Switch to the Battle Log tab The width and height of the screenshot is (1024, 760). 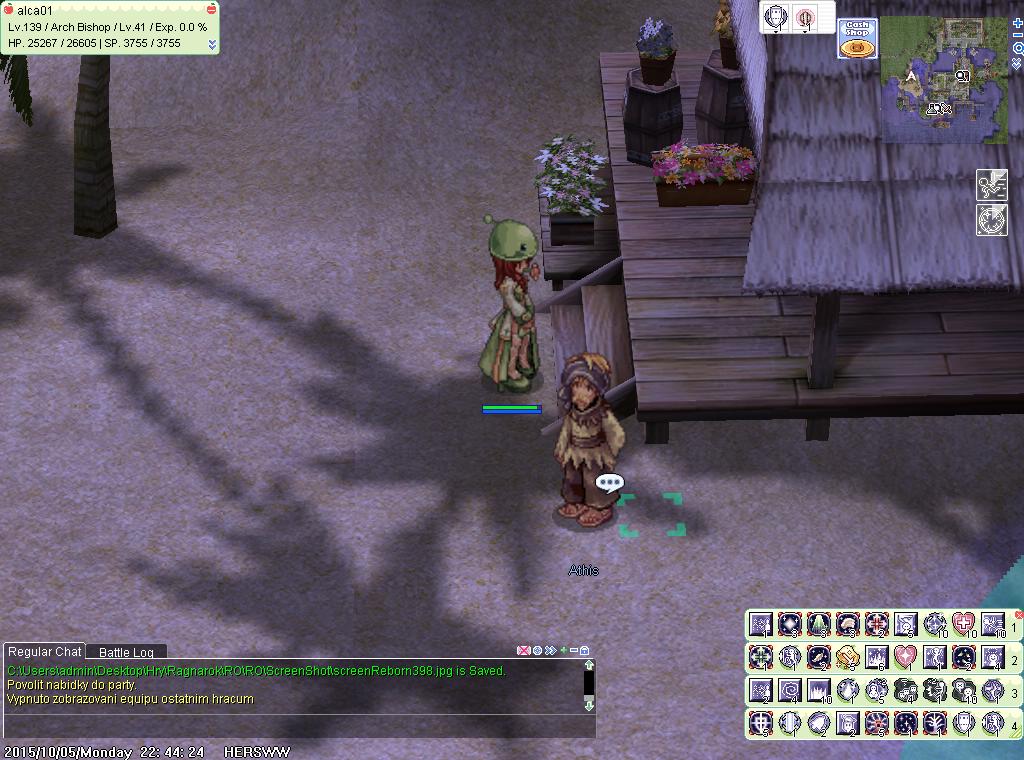pos(126,652)
